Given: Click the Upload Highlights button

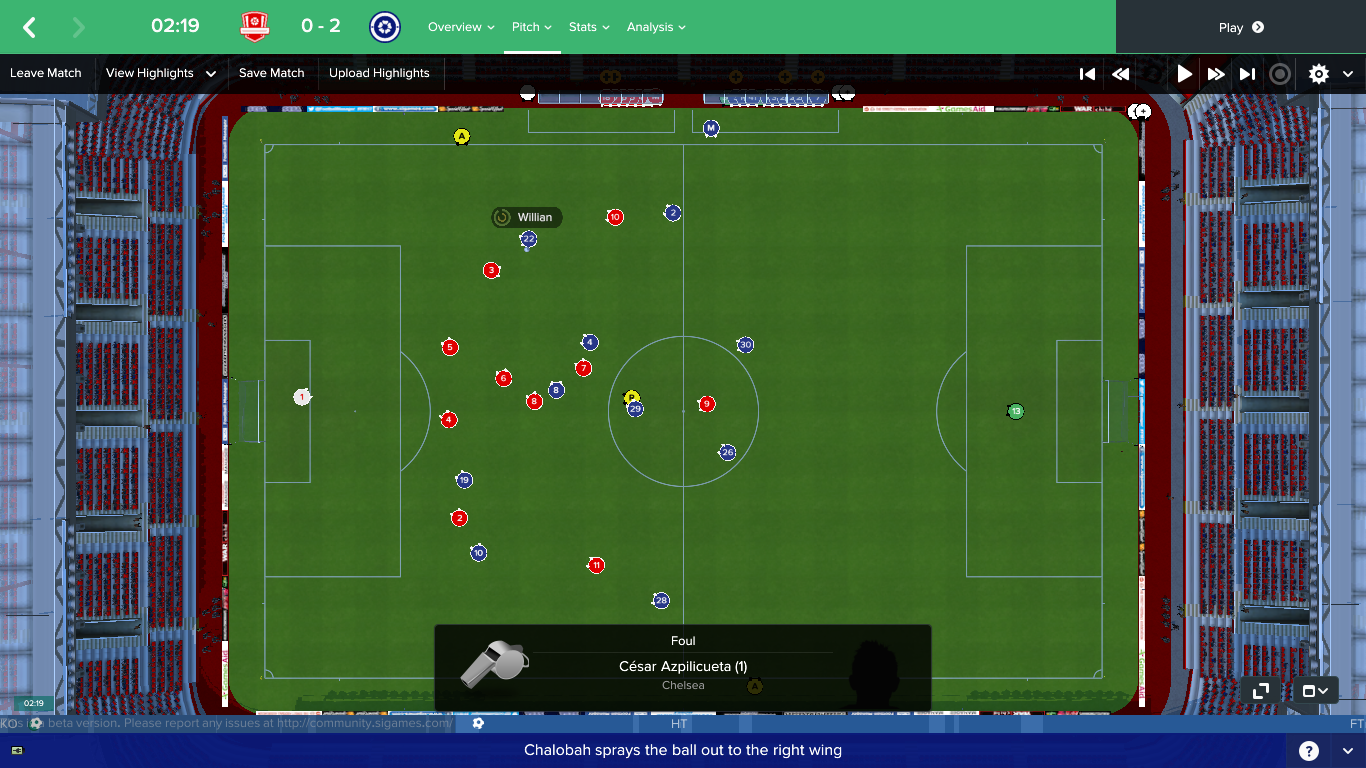Looking at the screenshot, I should pos(380,73).
